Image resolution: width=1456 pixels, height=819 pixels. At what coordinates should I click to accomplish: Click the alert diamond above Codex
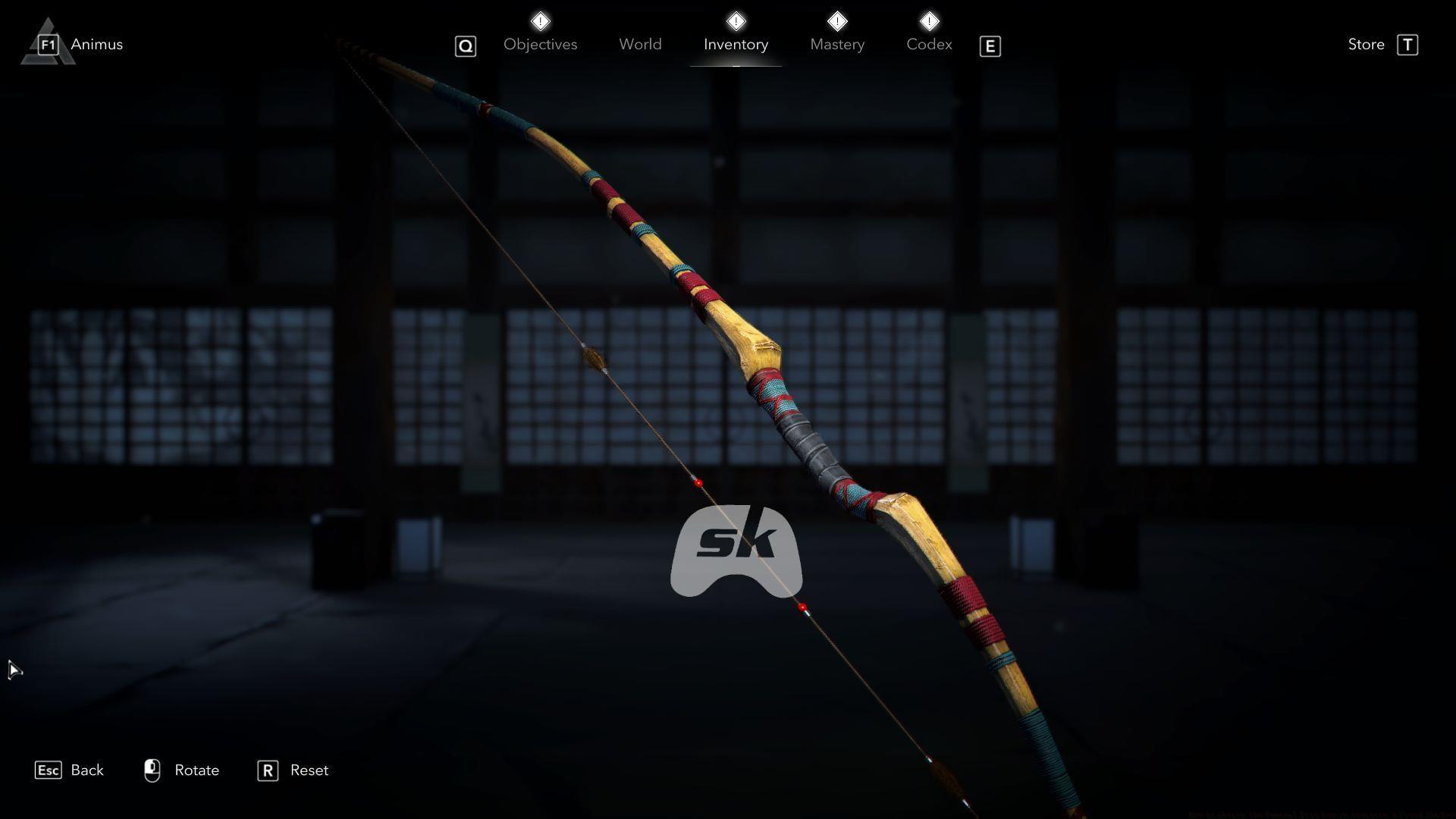click(x=930, y=21)
